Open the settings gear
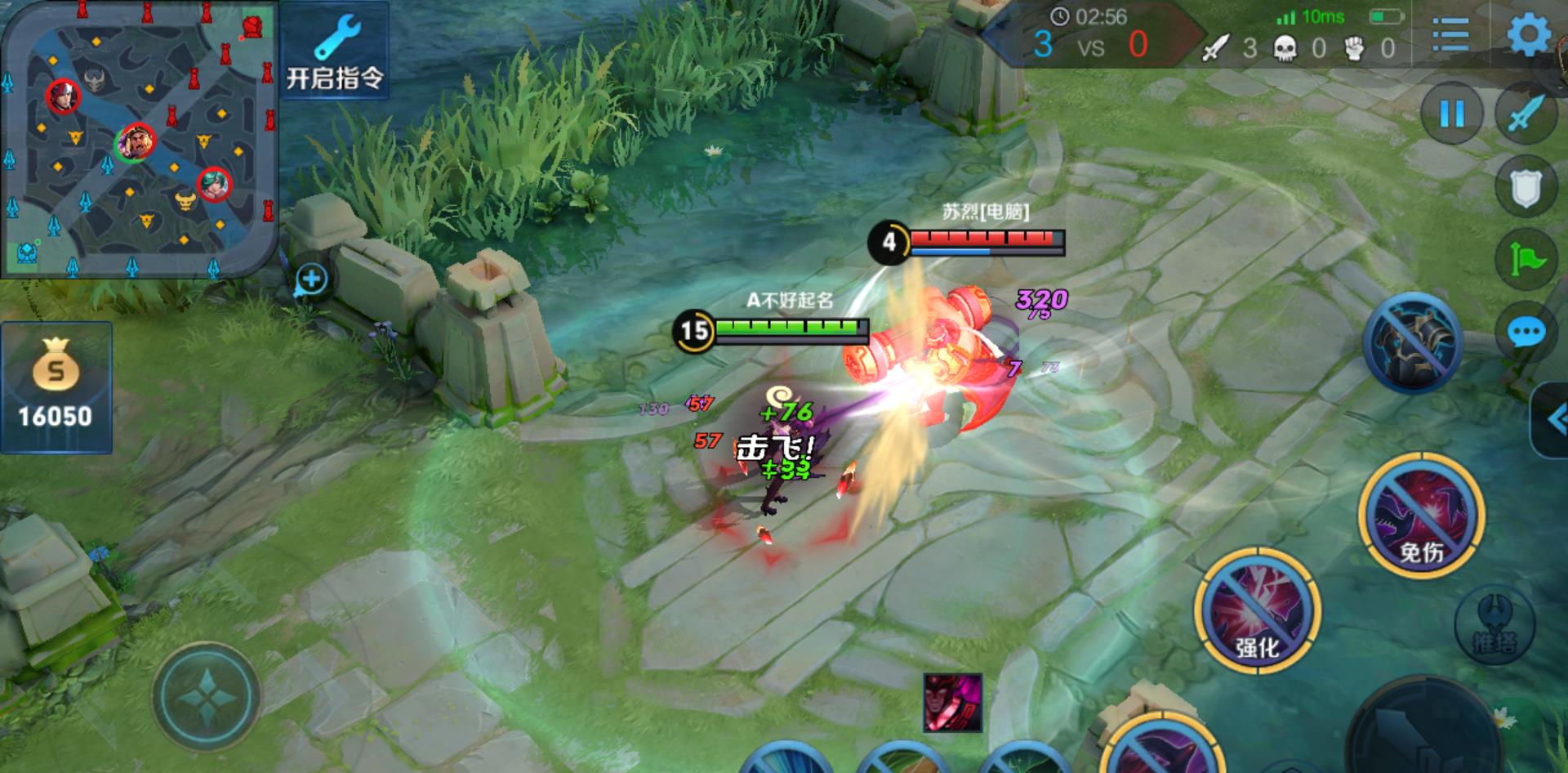The height and width of the screenshot is (773, 1568). (x=1528, y=35)
